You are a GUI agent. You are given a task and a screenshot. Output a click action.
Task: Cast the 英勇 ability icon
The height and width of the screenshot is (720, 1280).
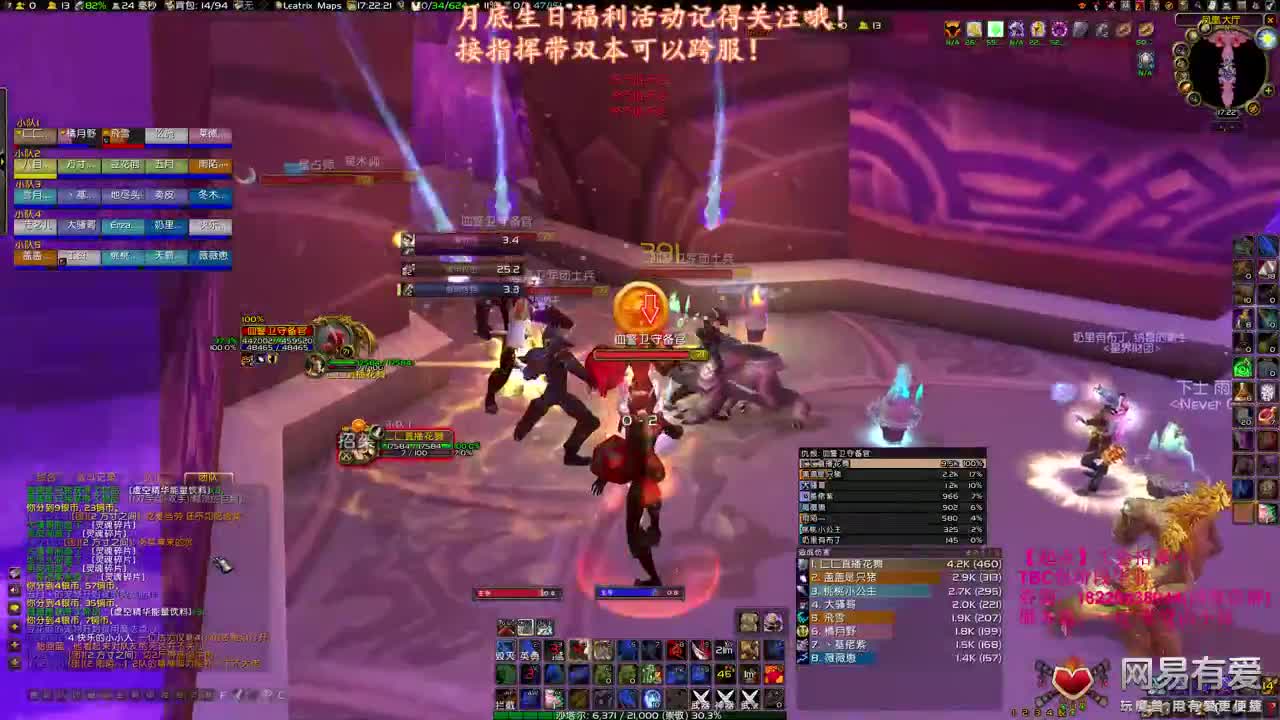[528, 648]
